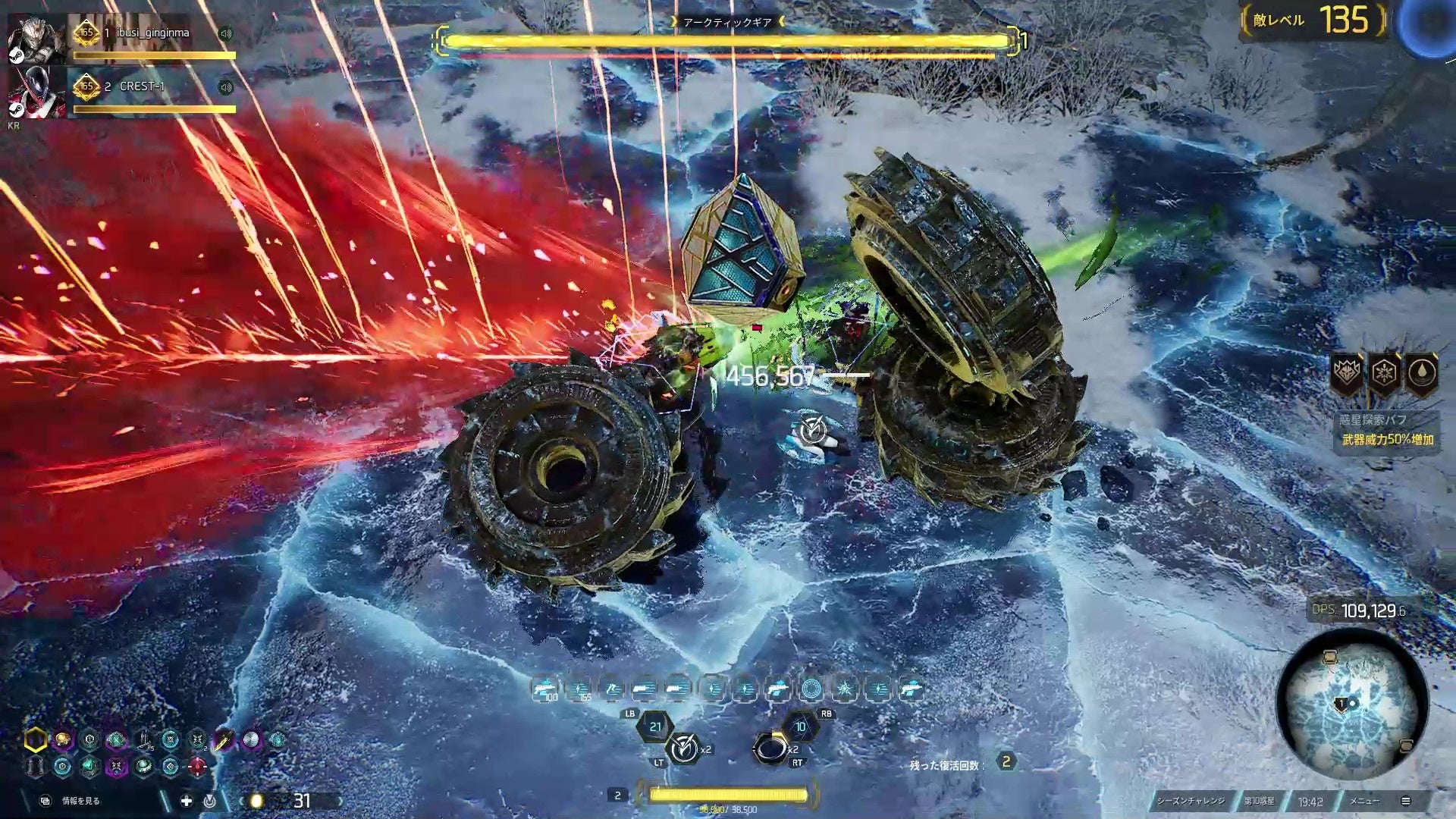Toggle voice icon beside ibusi_ginginma
The height and width of the screenshot is (819, 1456).
[225, 33]
